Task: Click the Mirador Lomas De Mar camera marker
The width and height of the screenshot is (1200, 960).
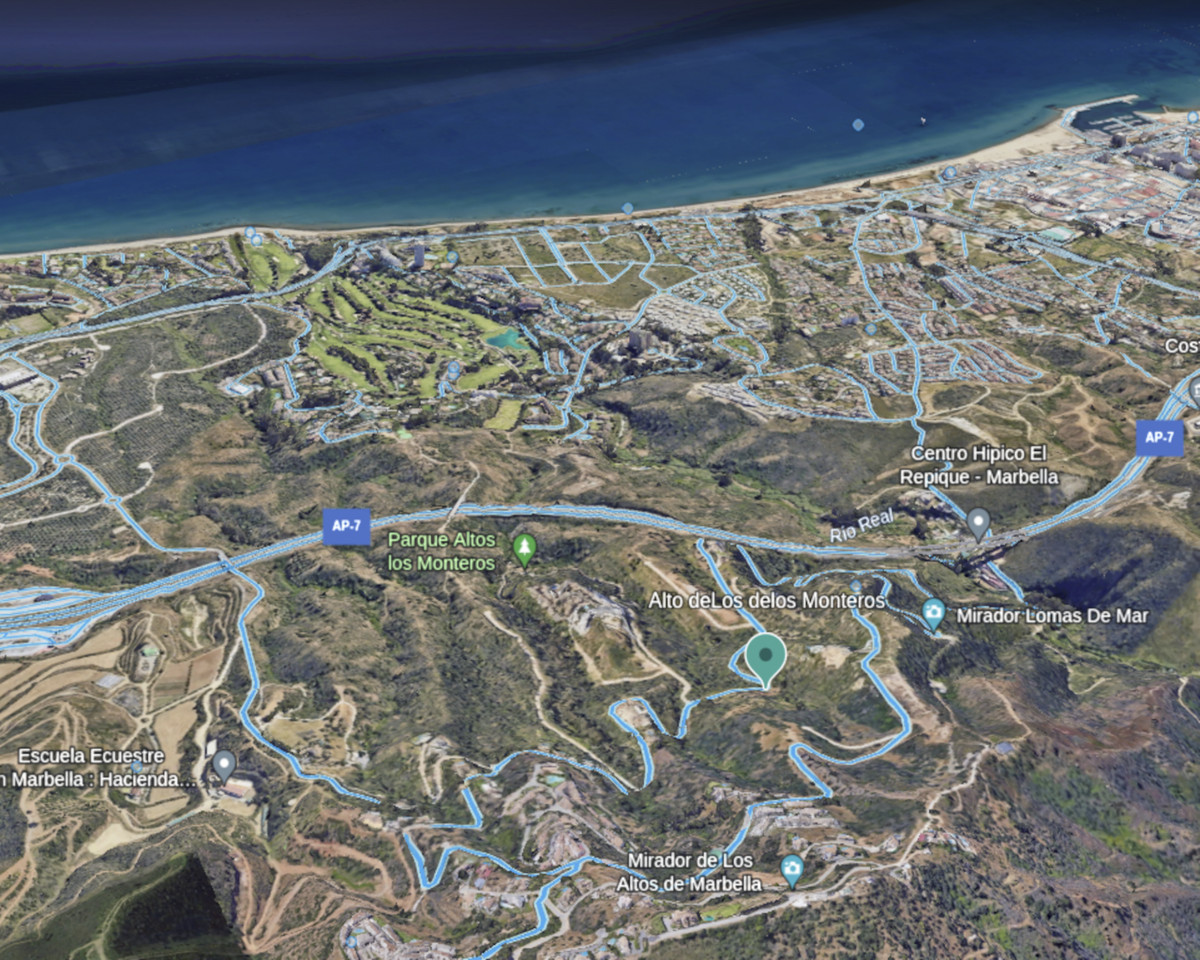Action: click(933, 612)
